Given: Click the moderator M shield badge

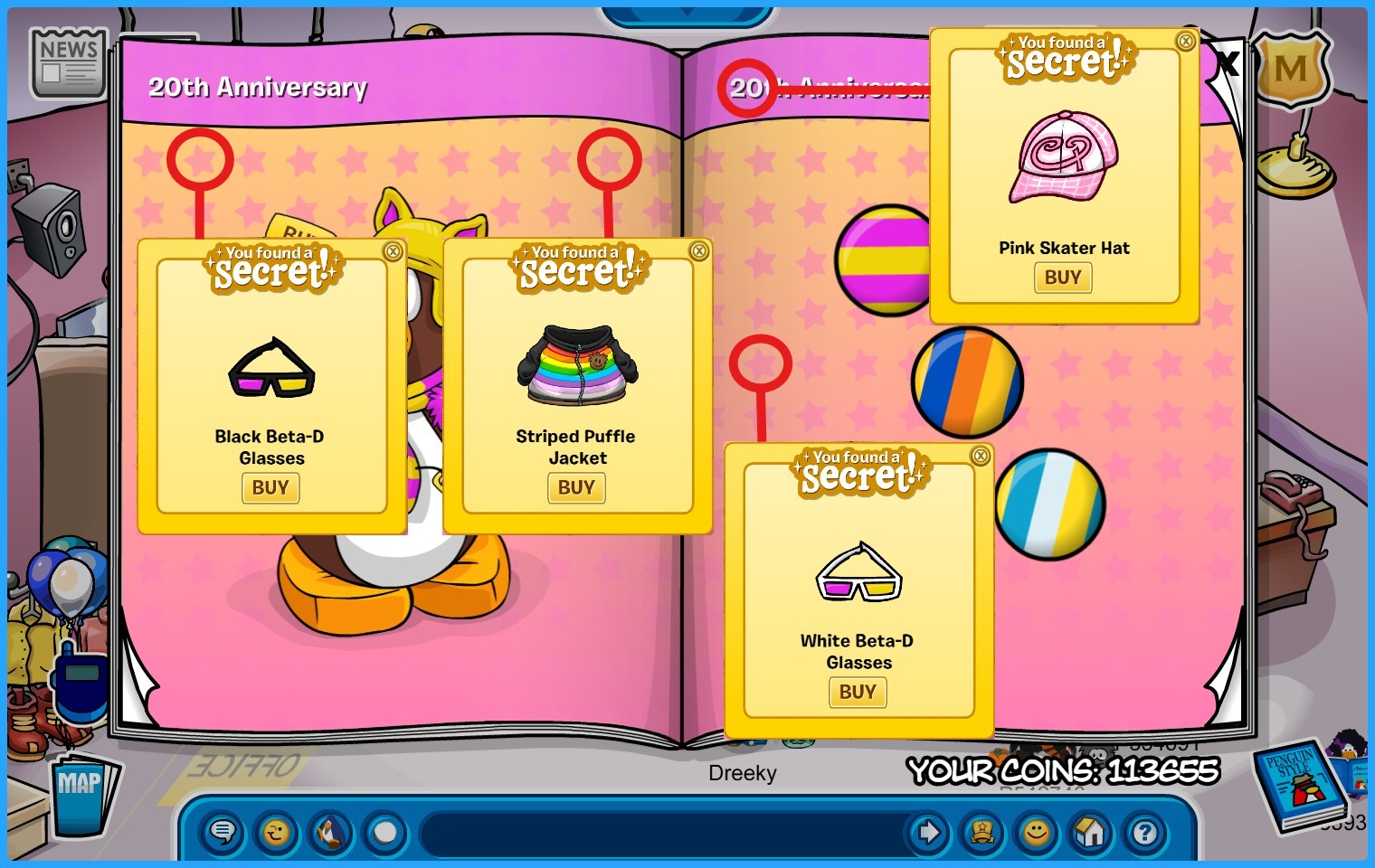Looking at the screenshot, I should (1291, 69).
